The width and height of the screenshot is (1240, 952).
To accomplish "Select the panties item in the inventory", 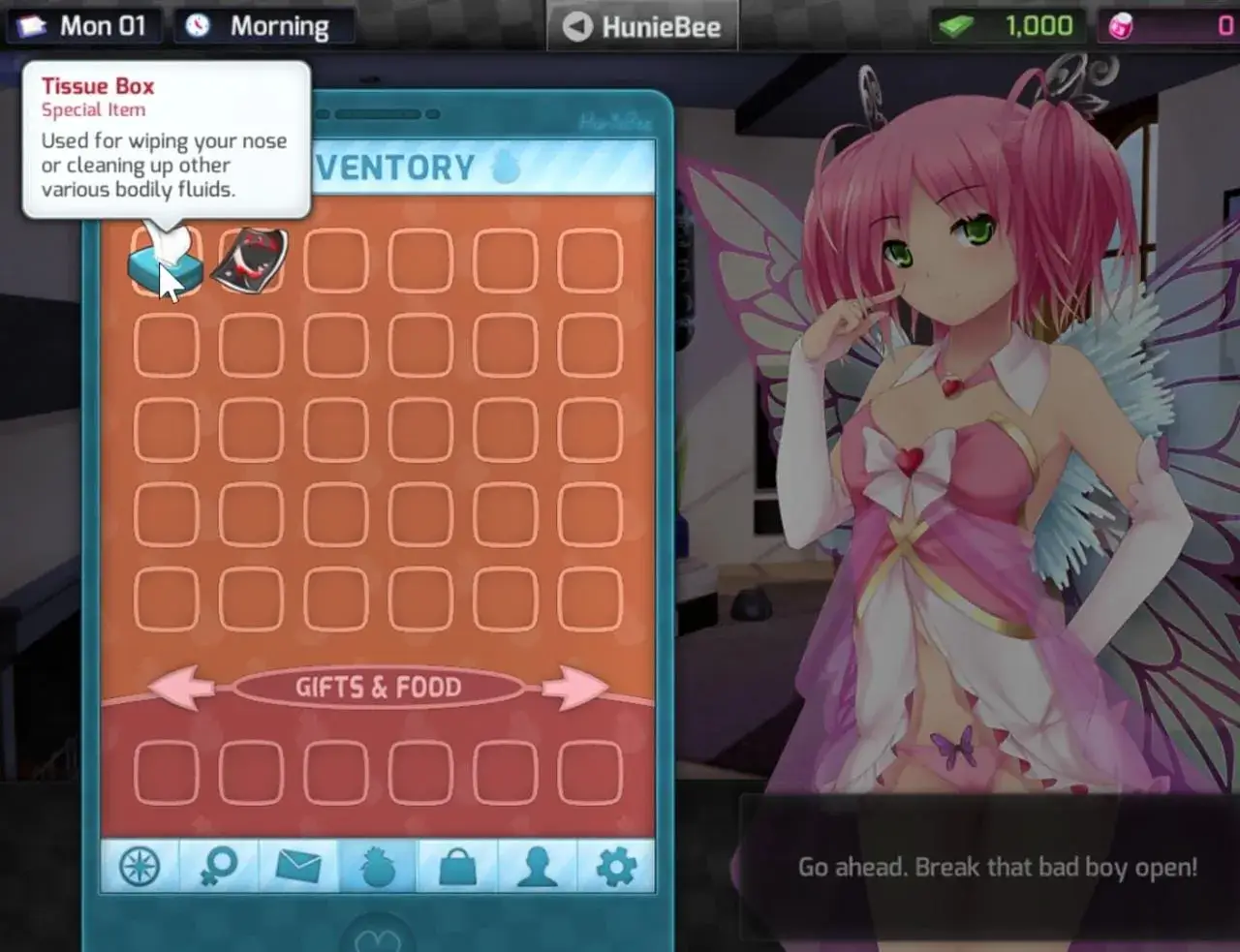I will (x=249, y=260).
